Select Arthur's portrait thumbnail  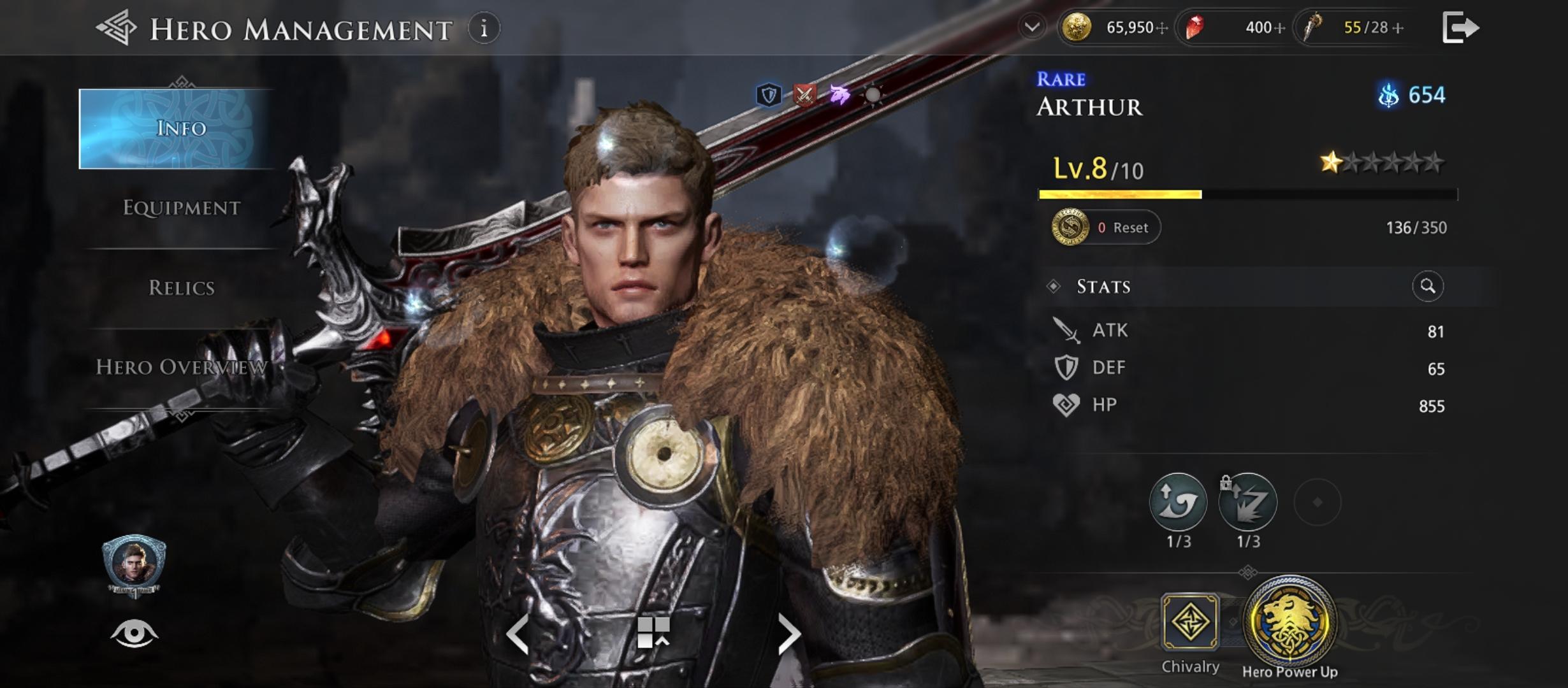134,564
